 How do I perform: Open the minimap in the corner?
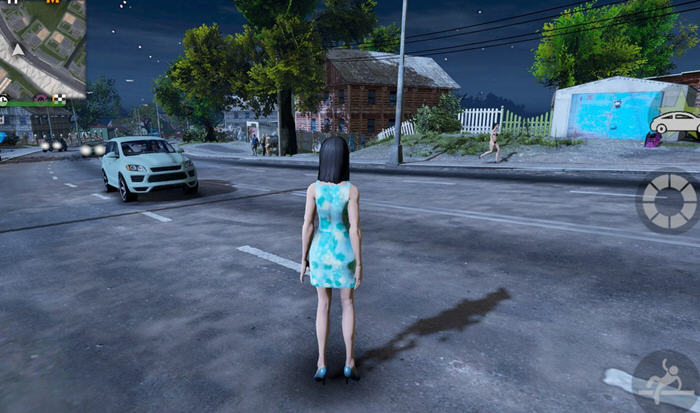42,47
